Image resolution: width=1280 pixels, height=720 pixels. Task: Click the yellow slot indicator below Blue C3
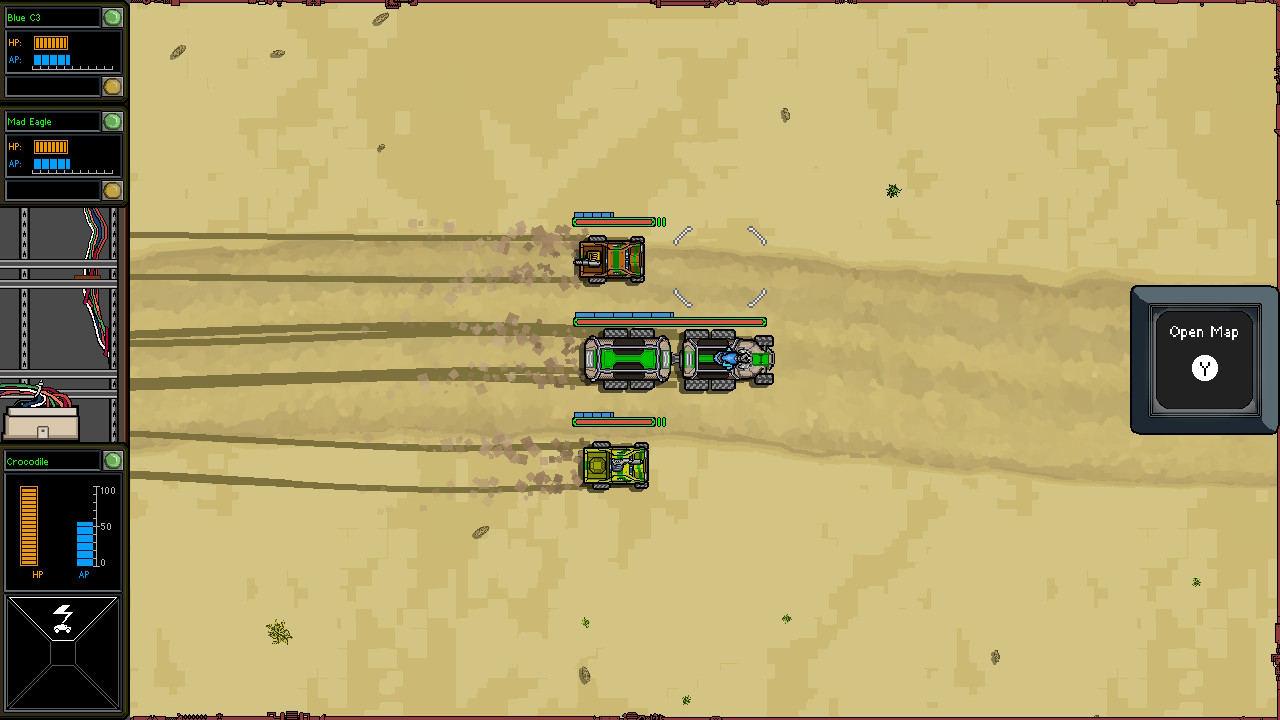pos(113,86)
